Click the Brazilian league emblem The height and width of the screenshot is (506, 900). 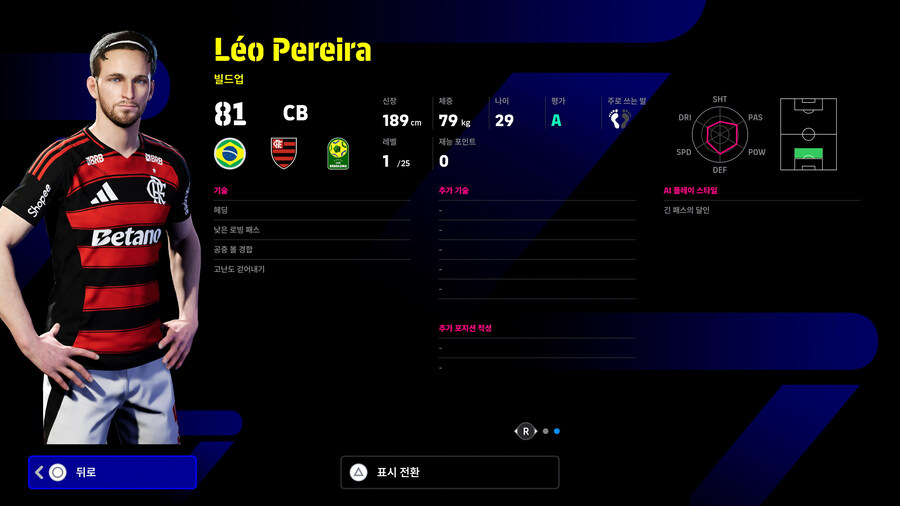pos(338,153)
